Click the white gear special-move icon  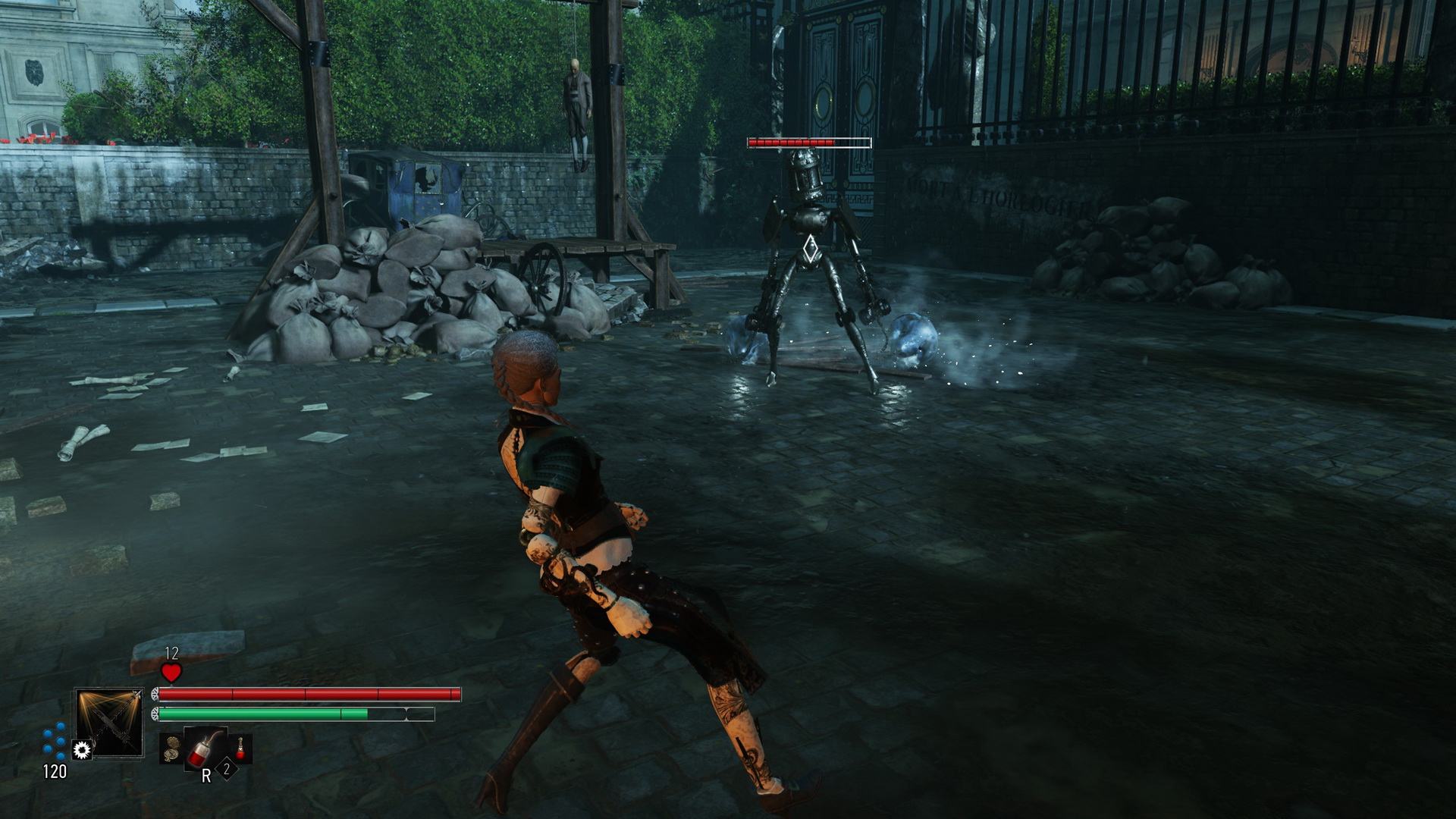(x=82, y=750)
